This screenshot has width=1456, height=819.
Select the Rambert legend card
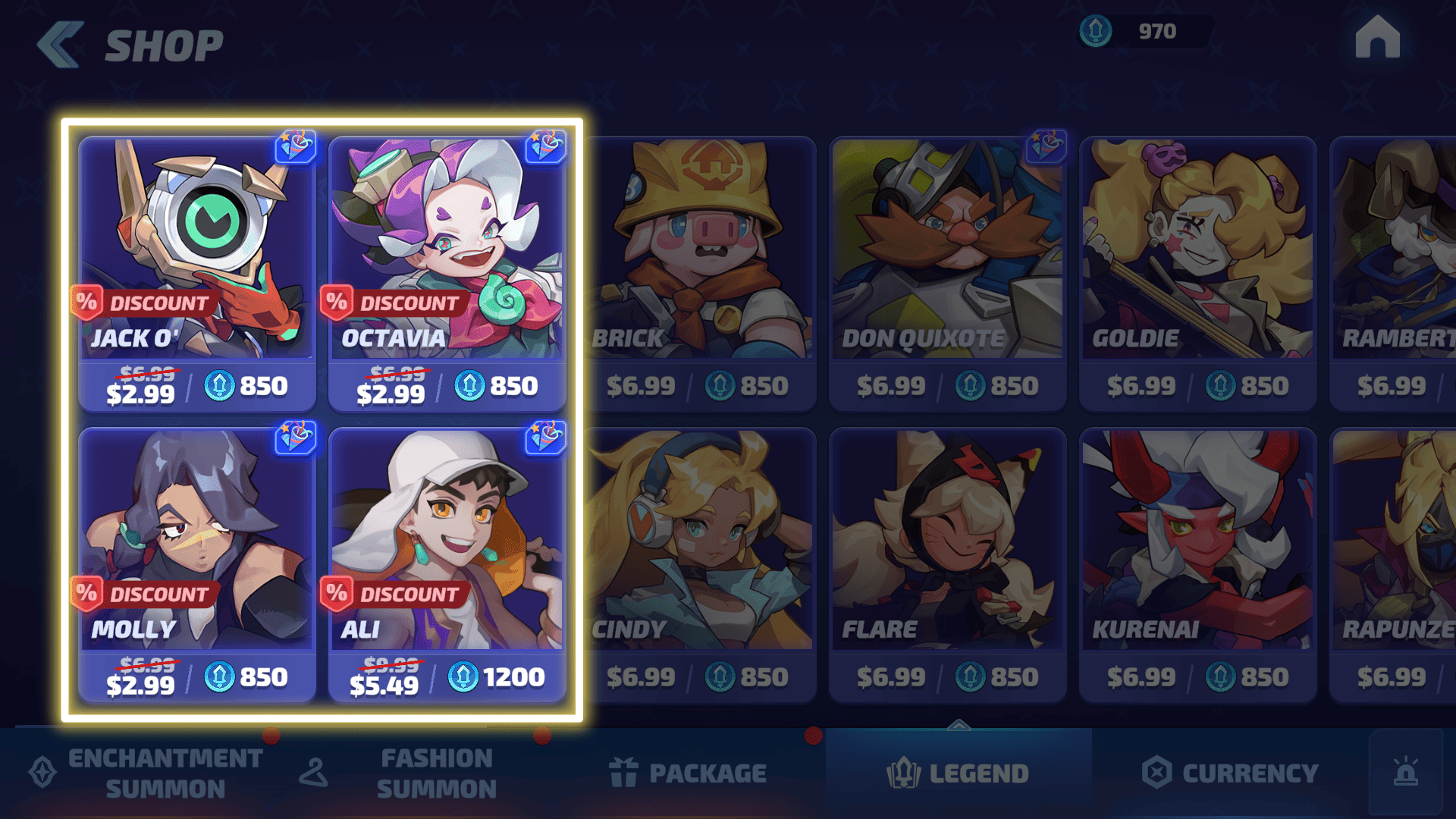pyautogui.click(x=1394, y=273)
